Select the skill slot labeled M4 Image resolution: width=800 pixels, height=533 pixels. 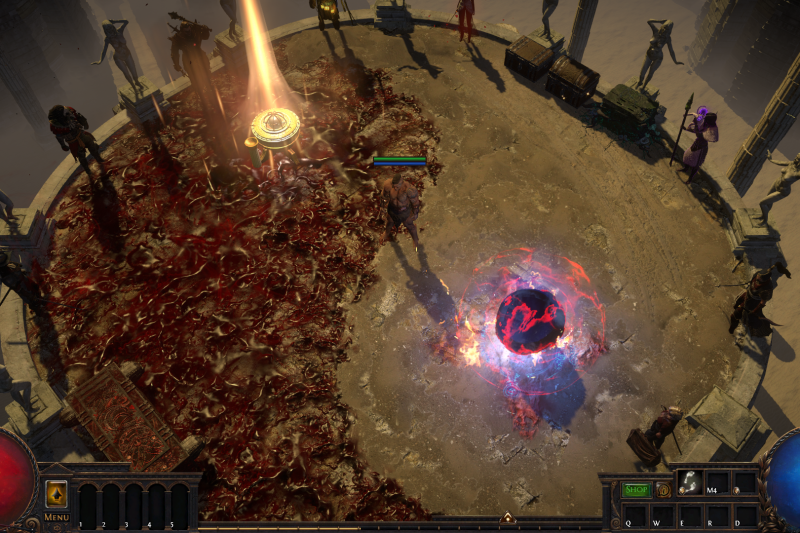tap(717, 483)
